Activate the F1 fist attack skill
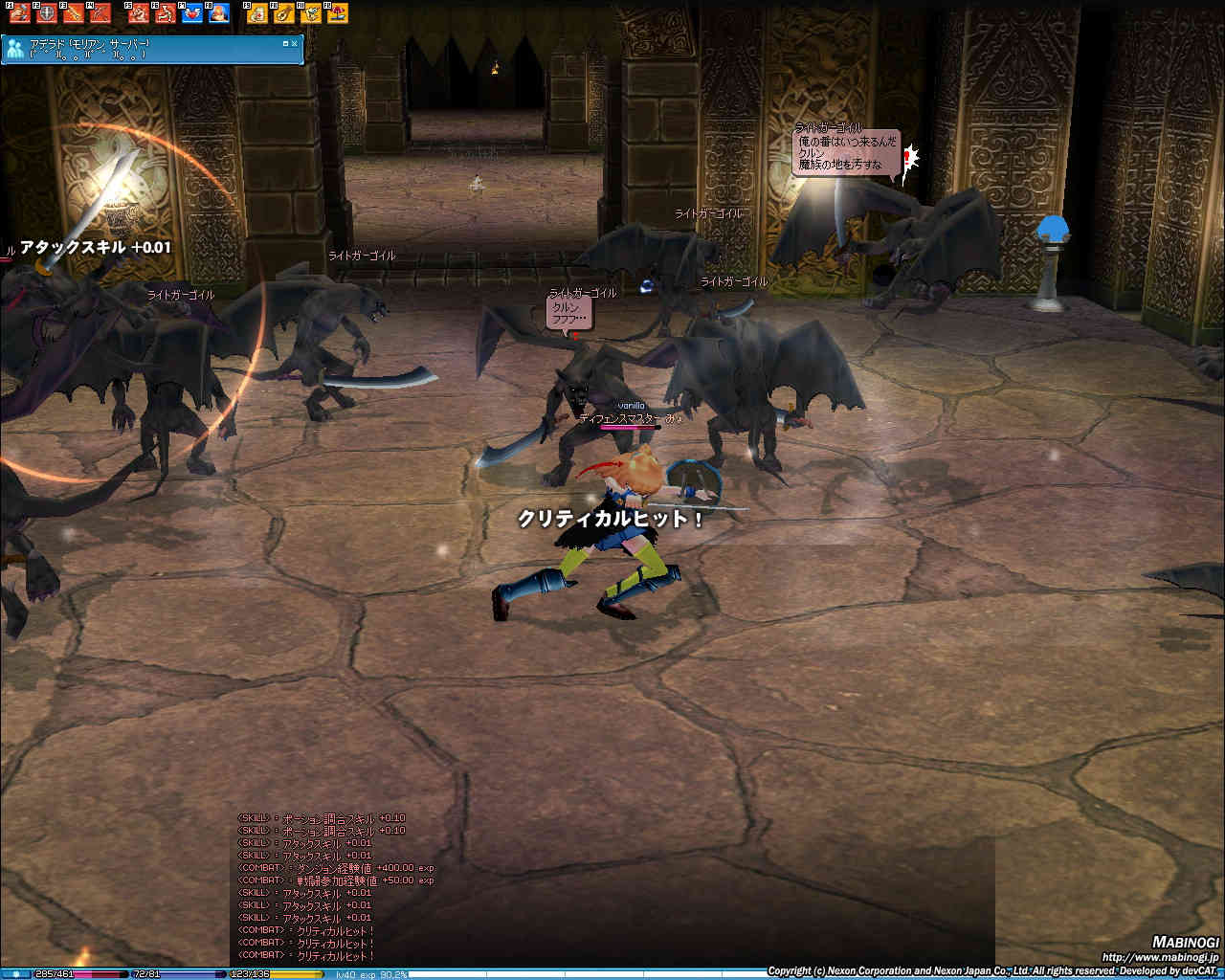1225x980 pixels. (x=19, y=13)
